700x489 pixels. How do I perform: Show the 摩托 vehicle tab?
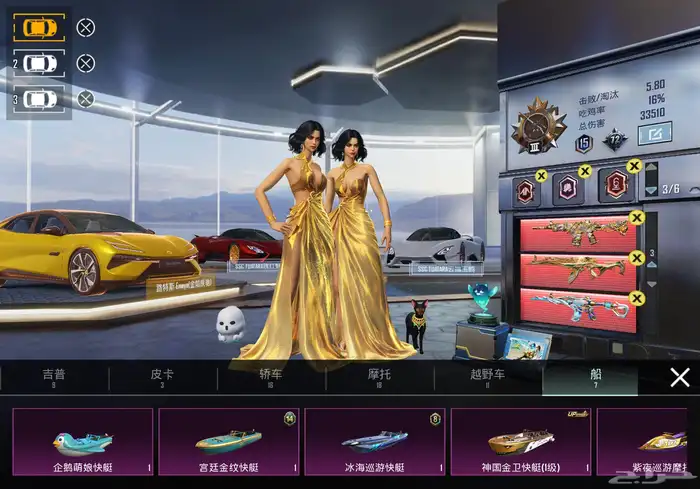pos(379,378)
